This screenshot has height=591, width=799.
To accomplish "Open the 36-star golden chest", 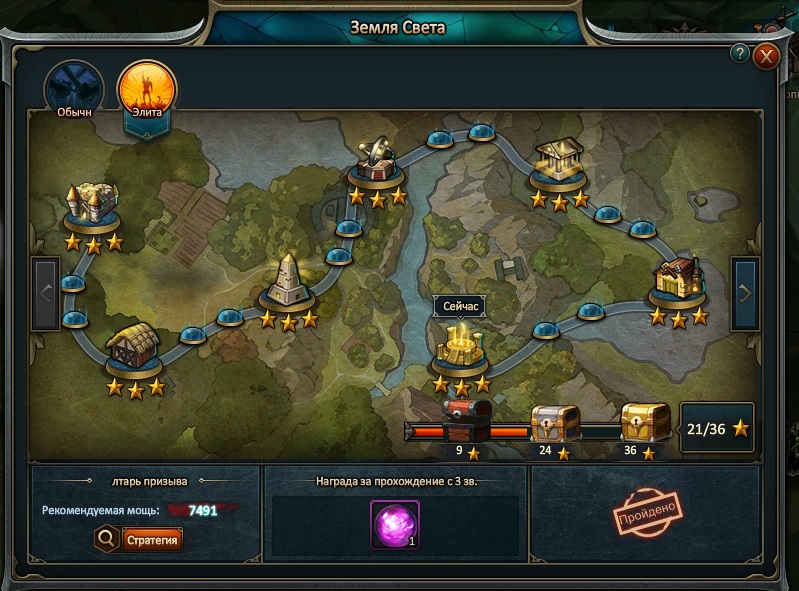I will 645,423.
